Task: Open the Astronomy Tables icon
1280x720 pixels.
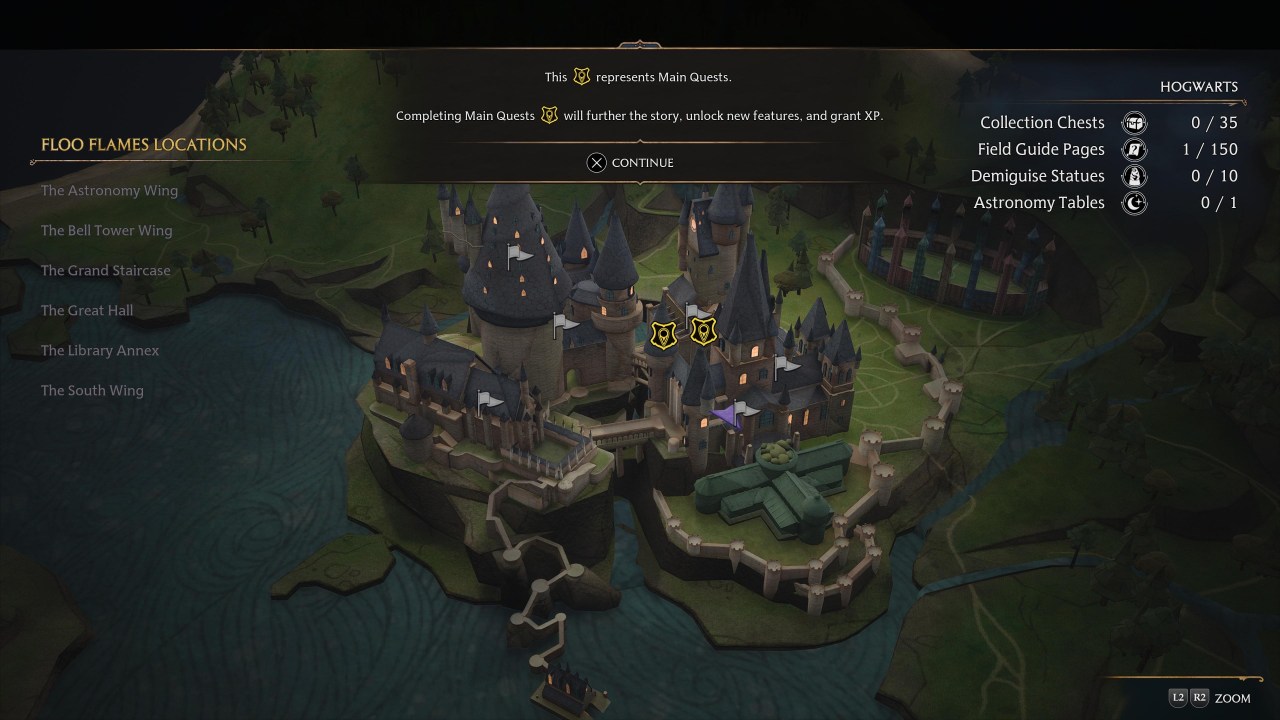Action: point(1134,203)
